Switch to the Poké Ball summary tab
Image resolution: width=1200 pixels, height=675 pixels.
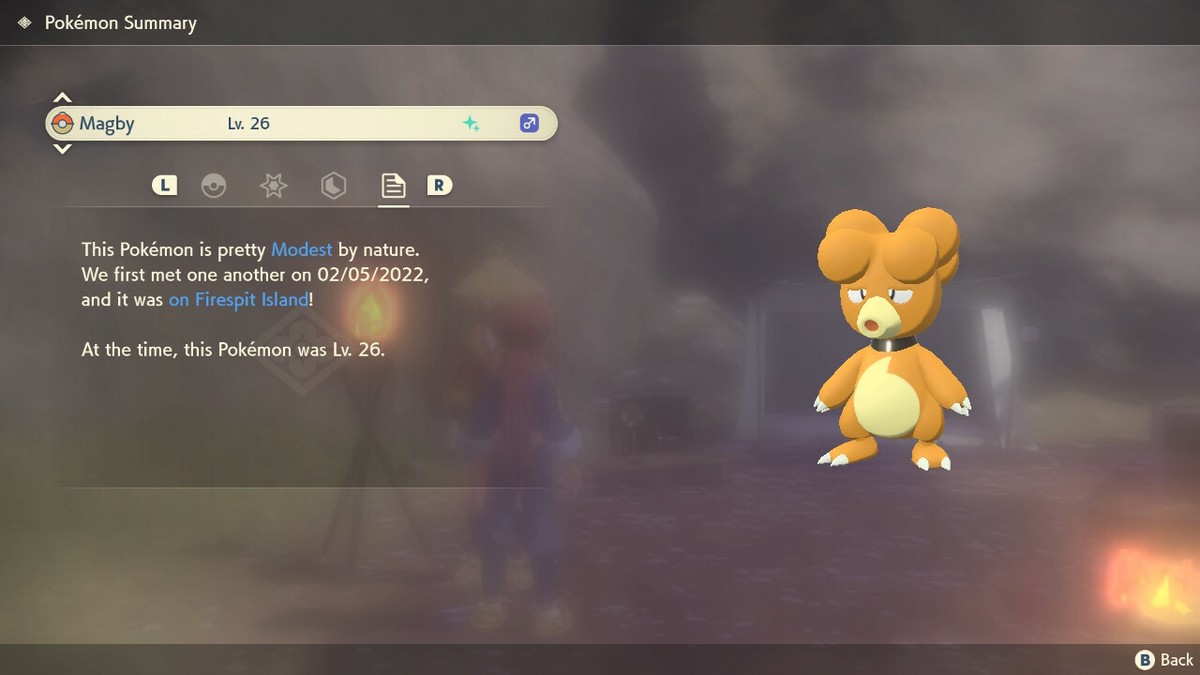213,186
